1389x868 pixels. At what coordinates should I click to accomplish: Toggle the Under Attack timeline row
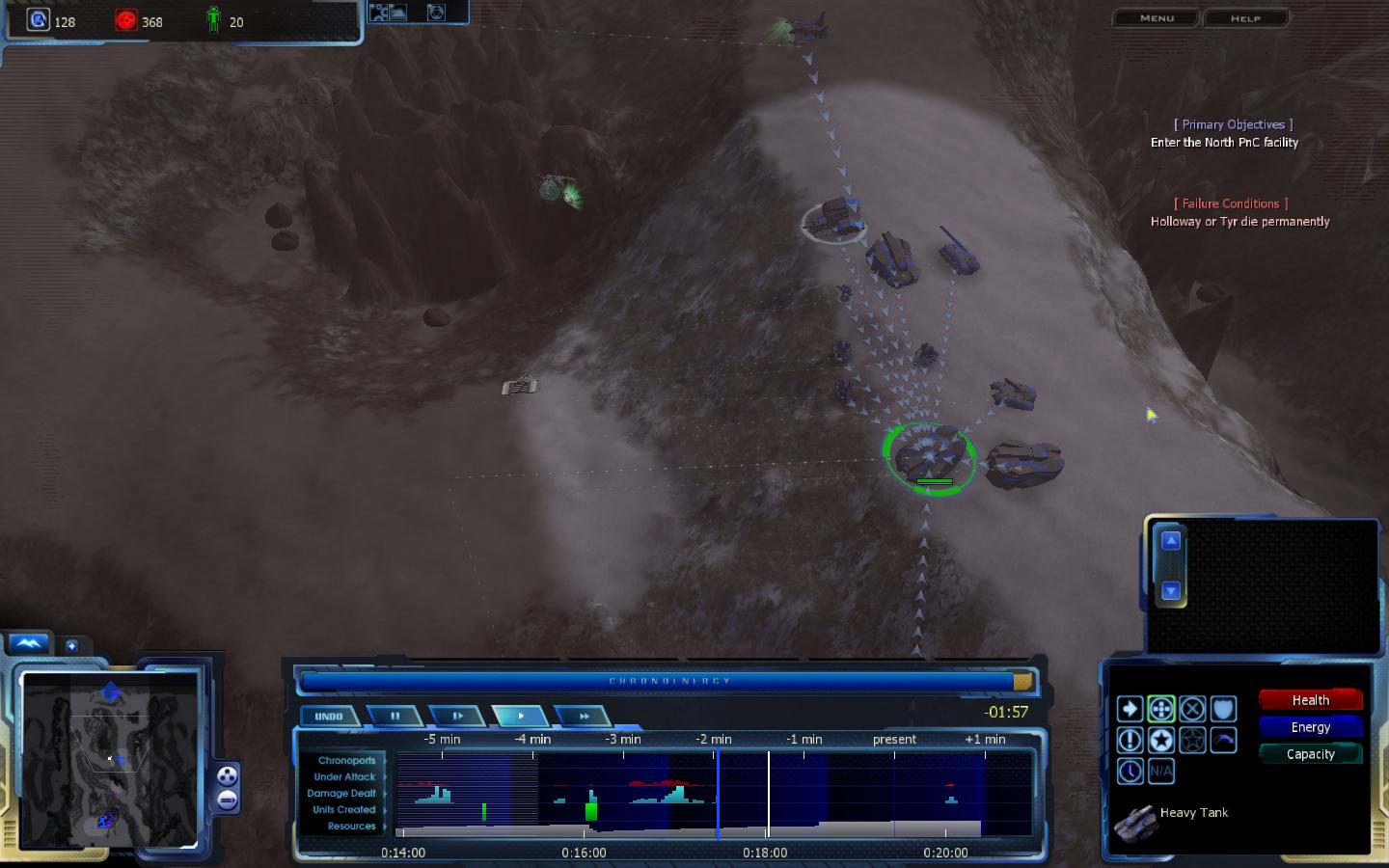[344, 777]
